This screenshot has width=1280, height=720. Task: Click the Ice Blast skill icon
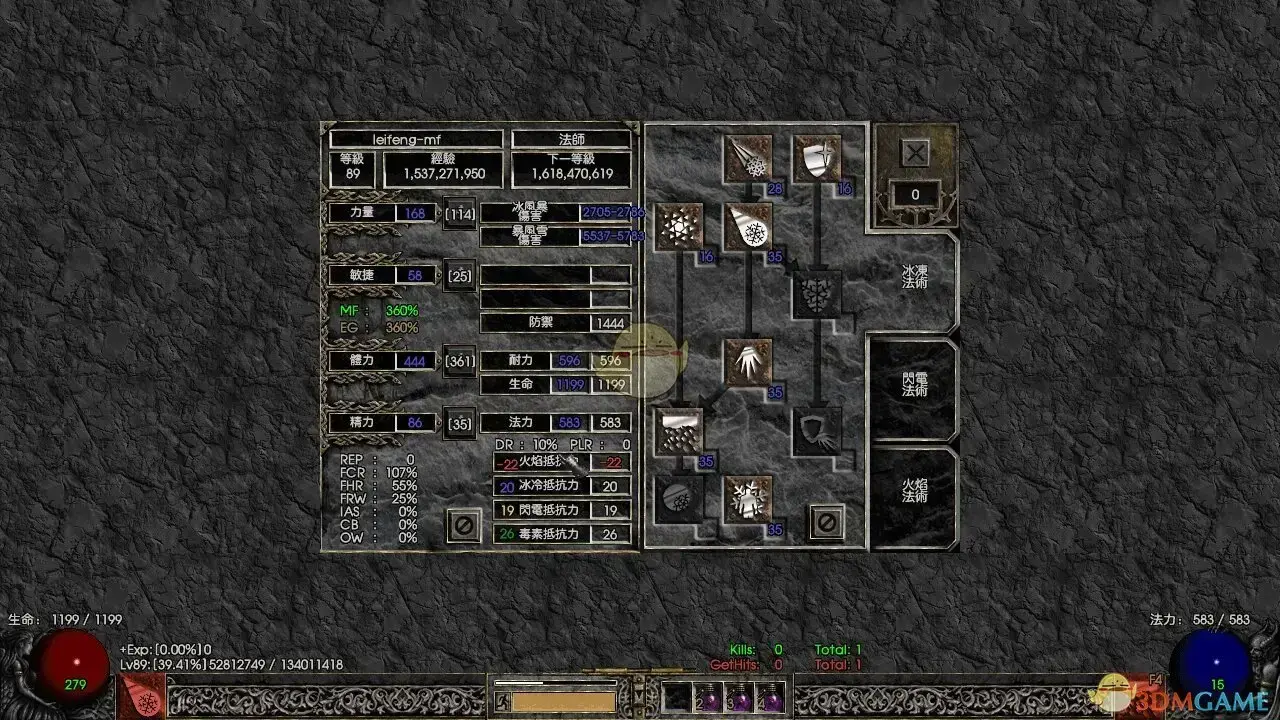(747, 227)
